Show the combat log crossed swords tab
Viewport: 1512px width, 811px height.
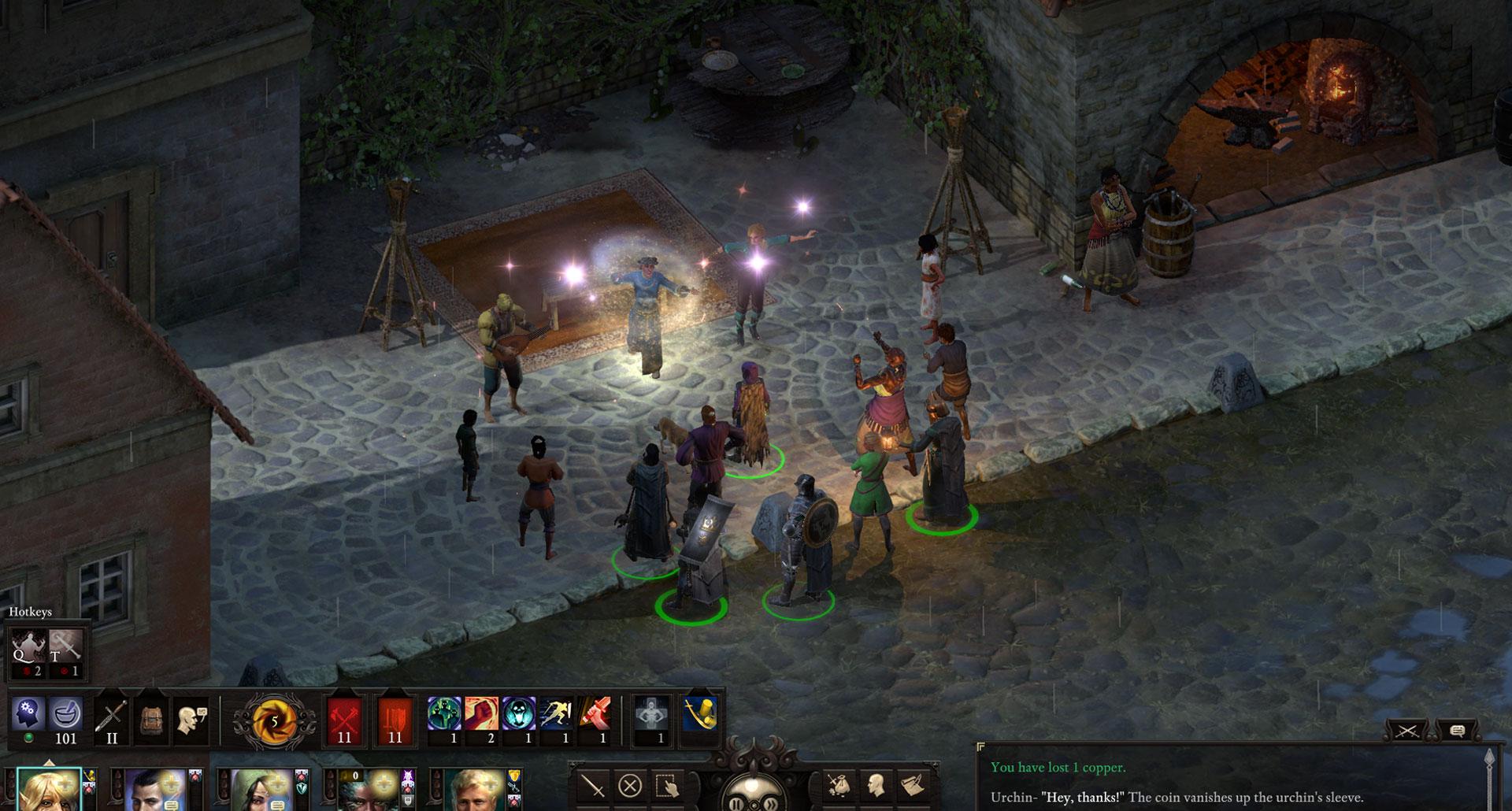click(x=1406, y=731)
